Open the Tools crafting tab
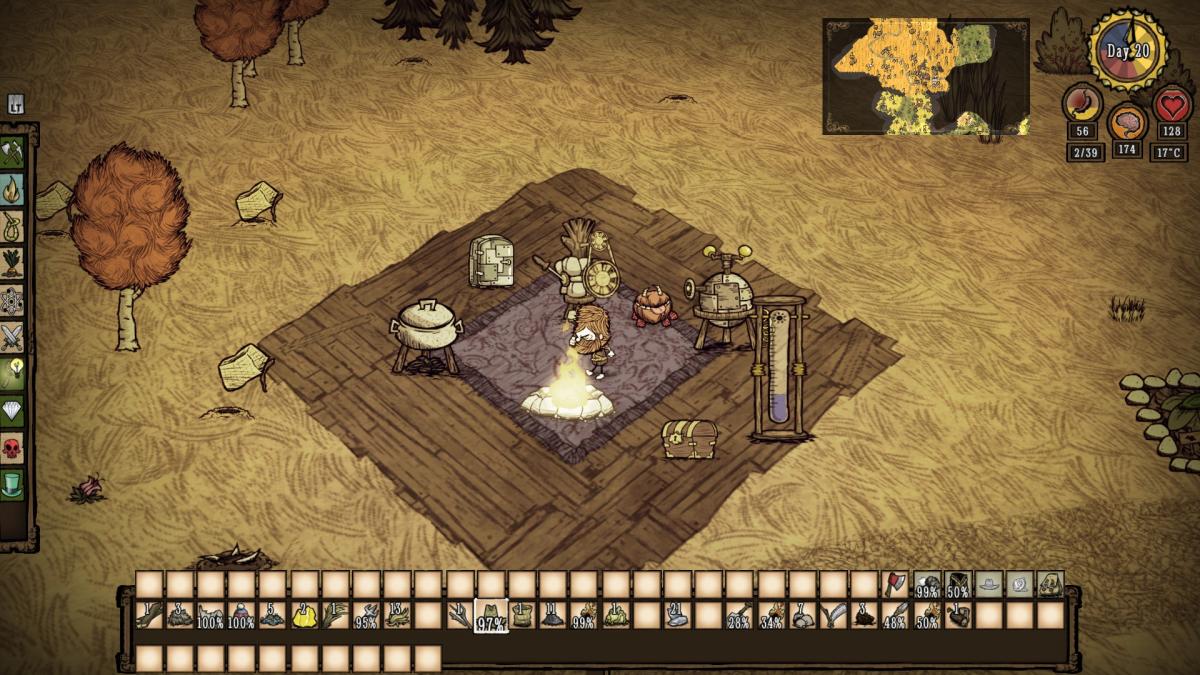The width and height of the screenshot is (1200, 675). 13,153
